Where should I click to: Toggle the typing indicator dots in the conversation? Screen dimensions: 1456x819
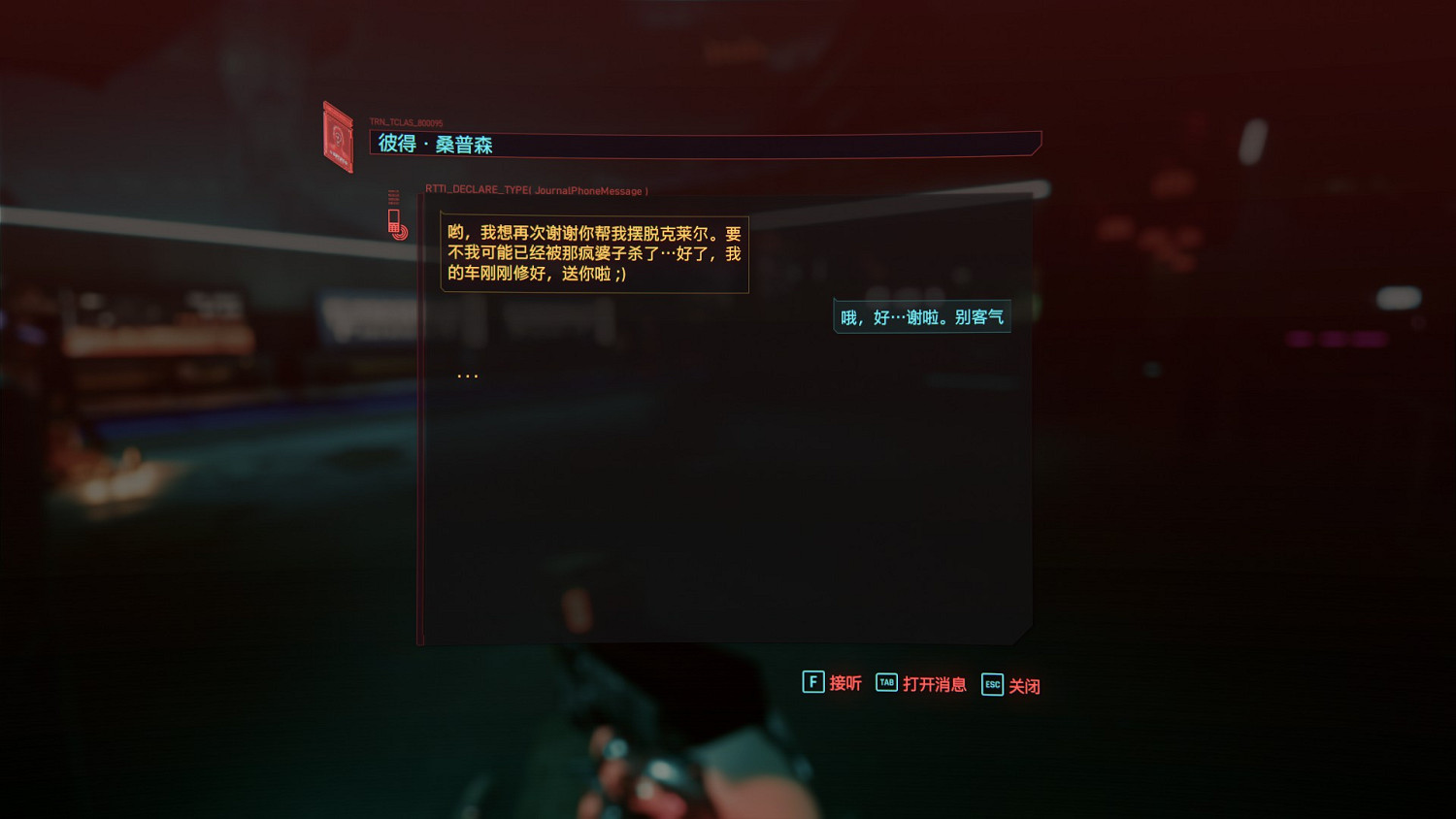467,374
